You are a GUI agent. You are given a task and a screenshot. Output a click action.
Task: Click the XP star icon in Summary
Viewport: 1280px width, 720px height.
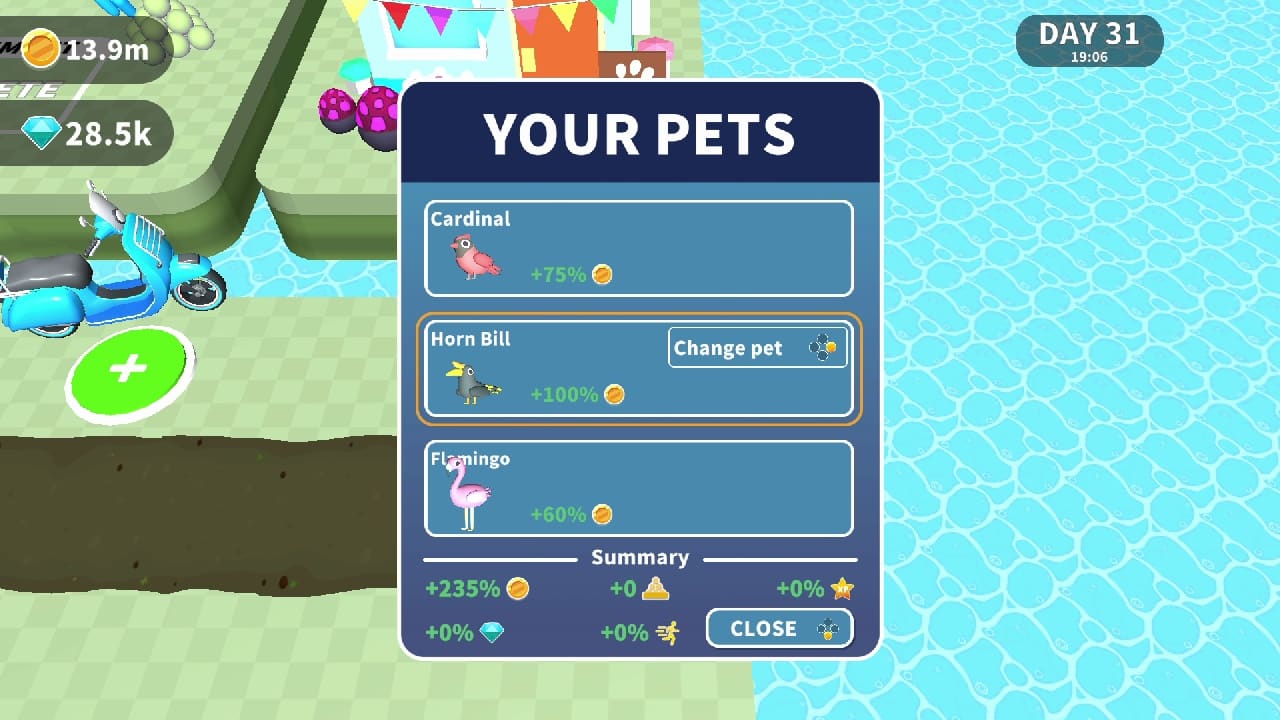[x=841, y=589]
